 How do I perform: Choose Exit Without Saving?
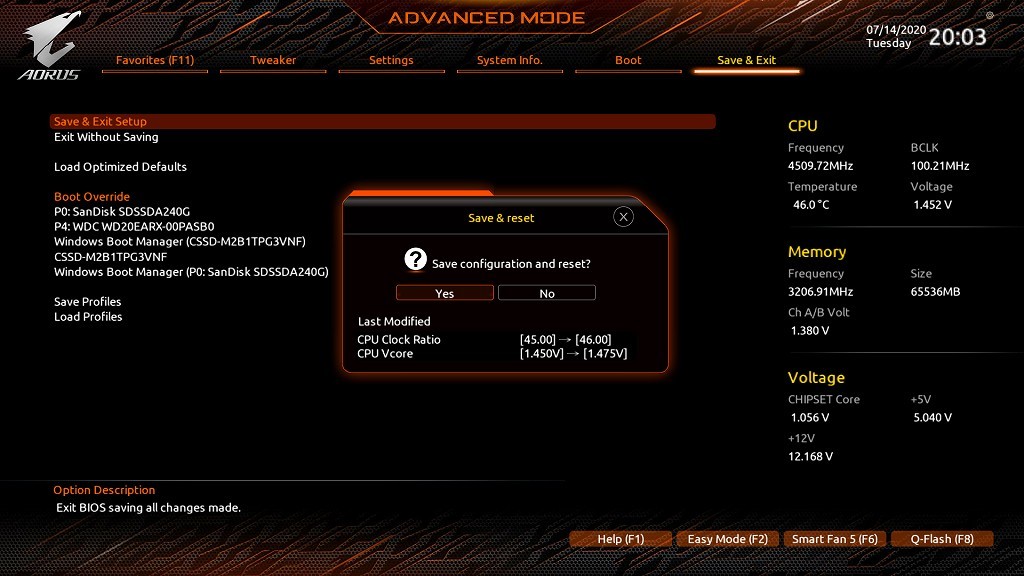(106, 137)
